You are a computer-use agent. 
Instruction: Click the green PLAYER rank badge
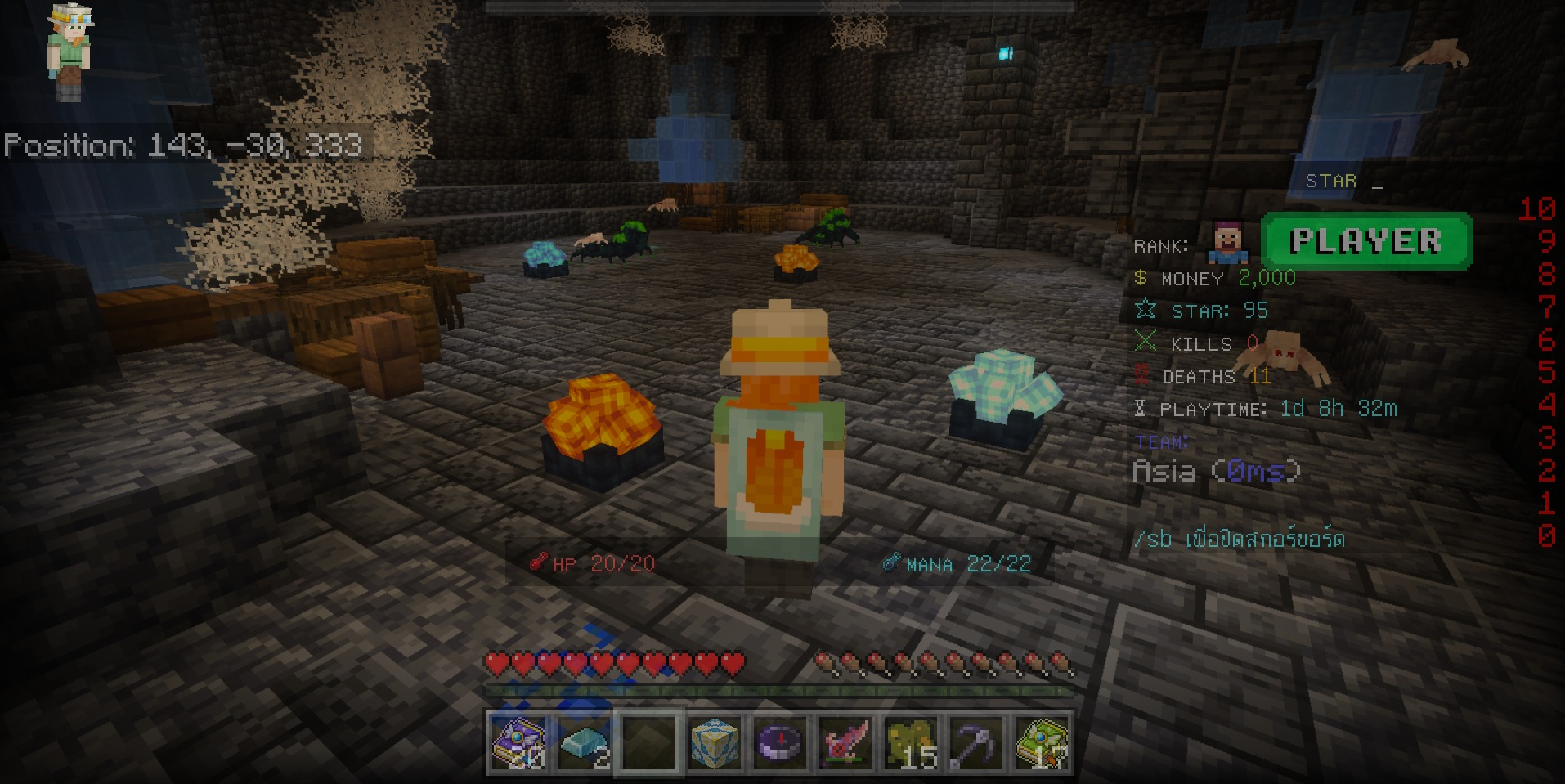click(x=1365, y=241)
